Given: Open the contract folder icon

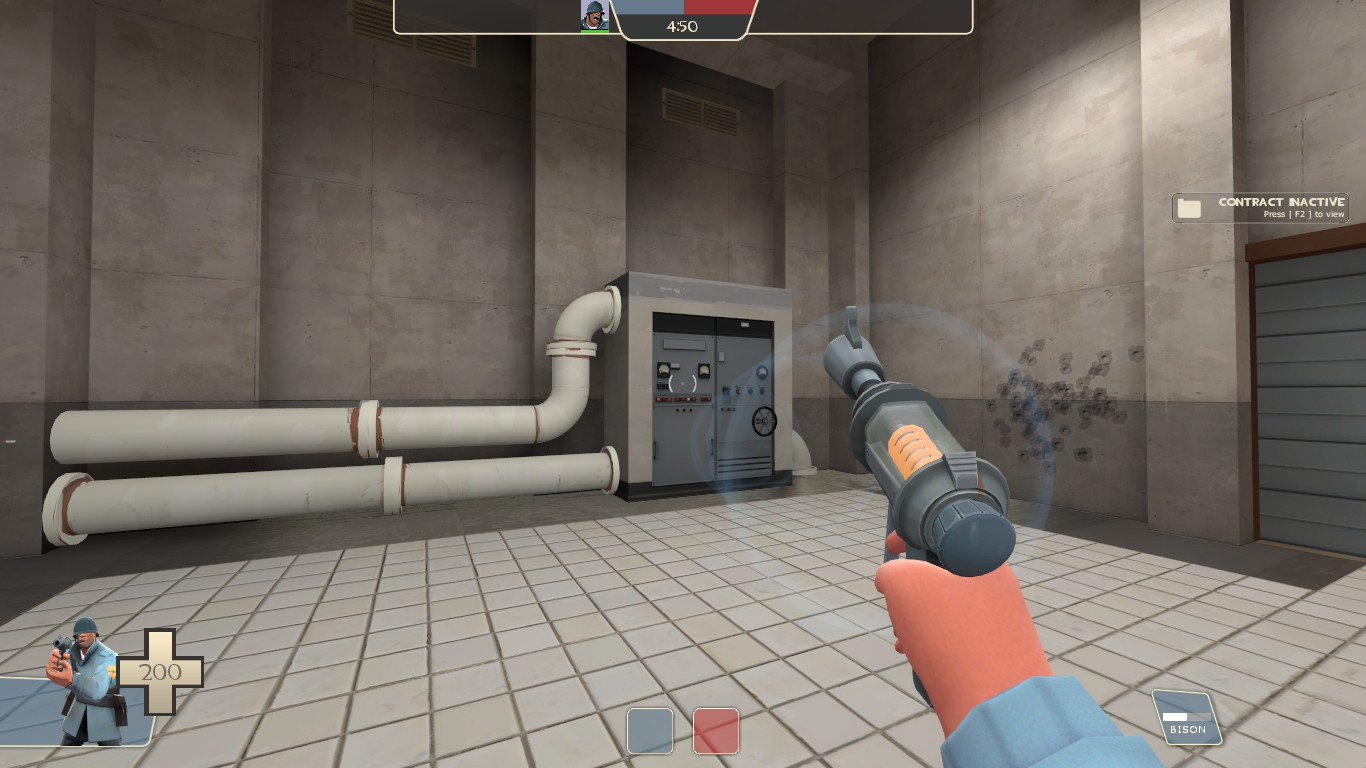Looking at the screenshot, I should (x=1189, y=207).
